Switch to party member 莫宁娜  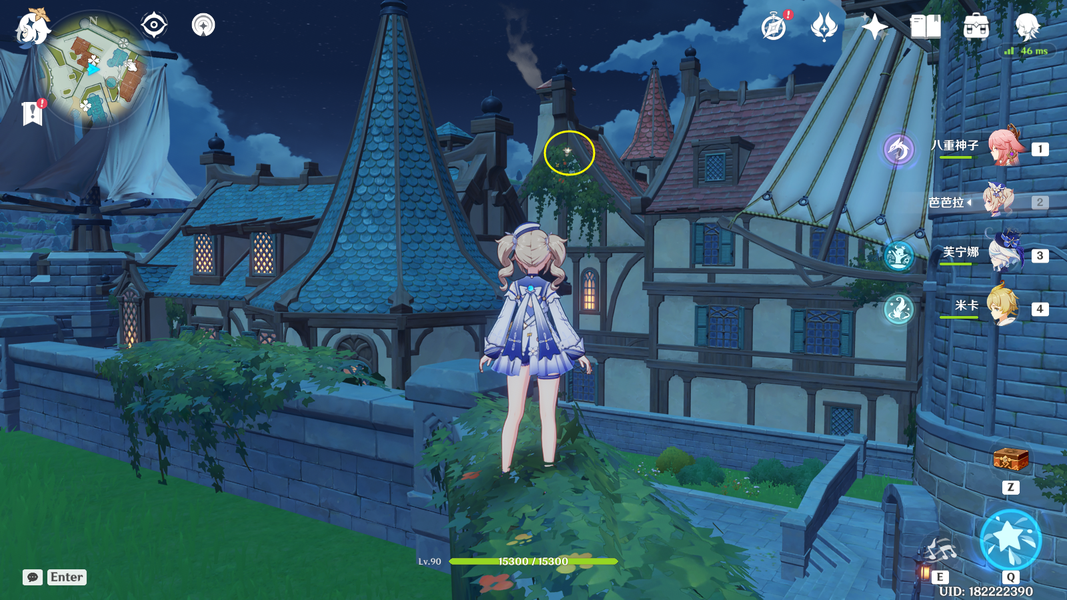point(1003,254)
